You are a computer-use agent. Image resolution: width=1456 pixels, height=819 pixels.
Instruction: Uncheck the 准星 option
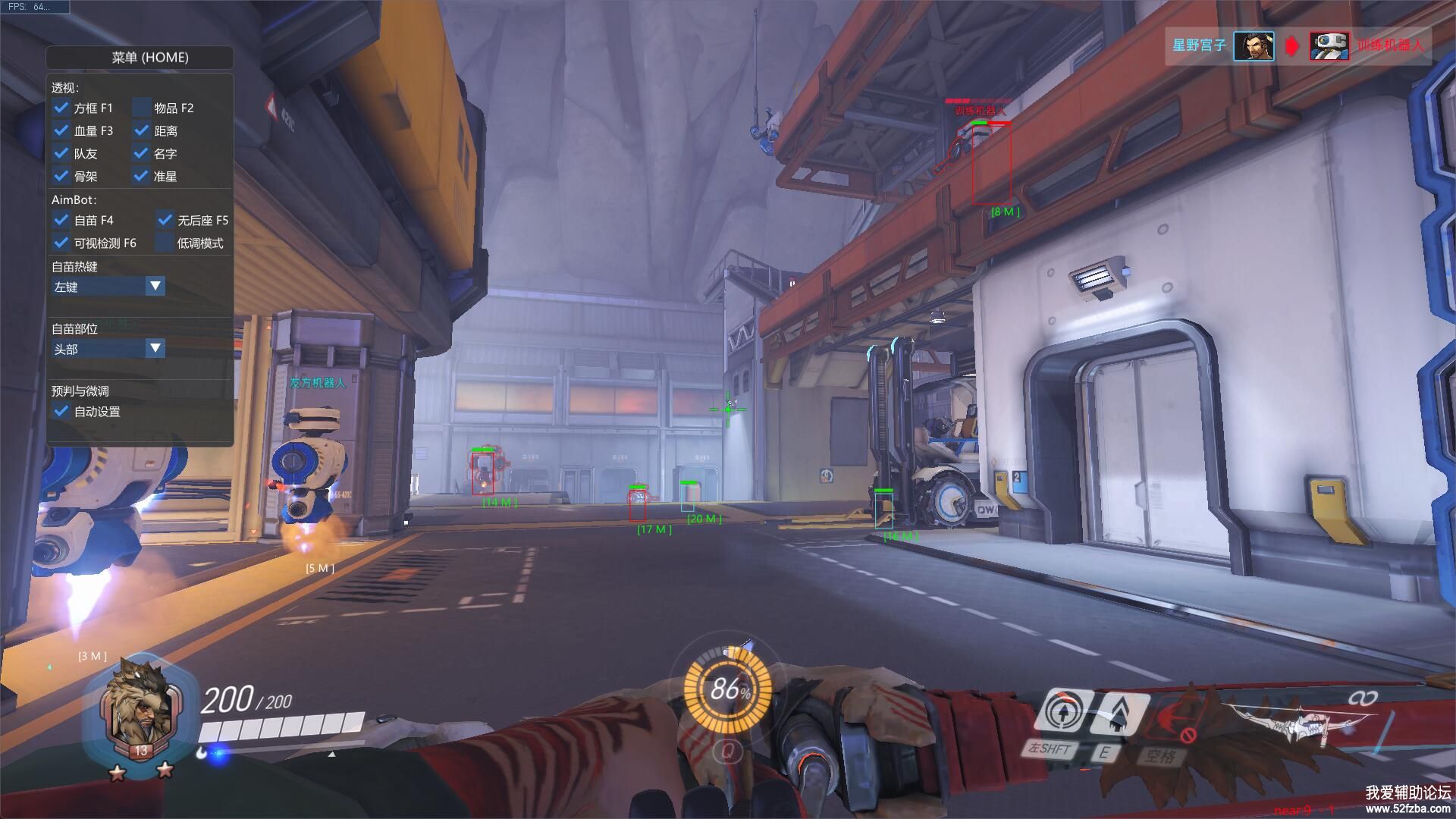[x=142, y=176]
